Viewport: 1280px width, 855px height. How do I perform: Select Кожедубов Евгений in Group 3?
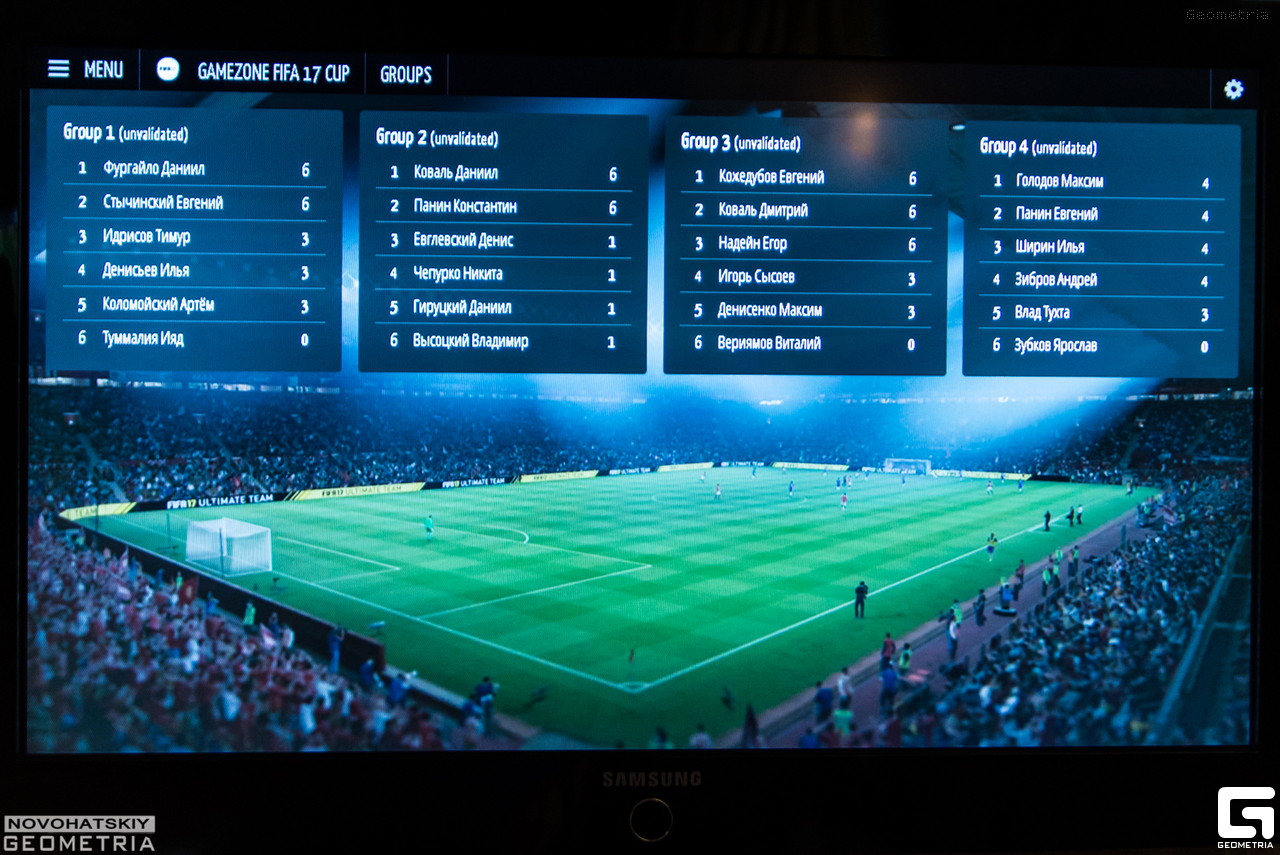point(771,177)
